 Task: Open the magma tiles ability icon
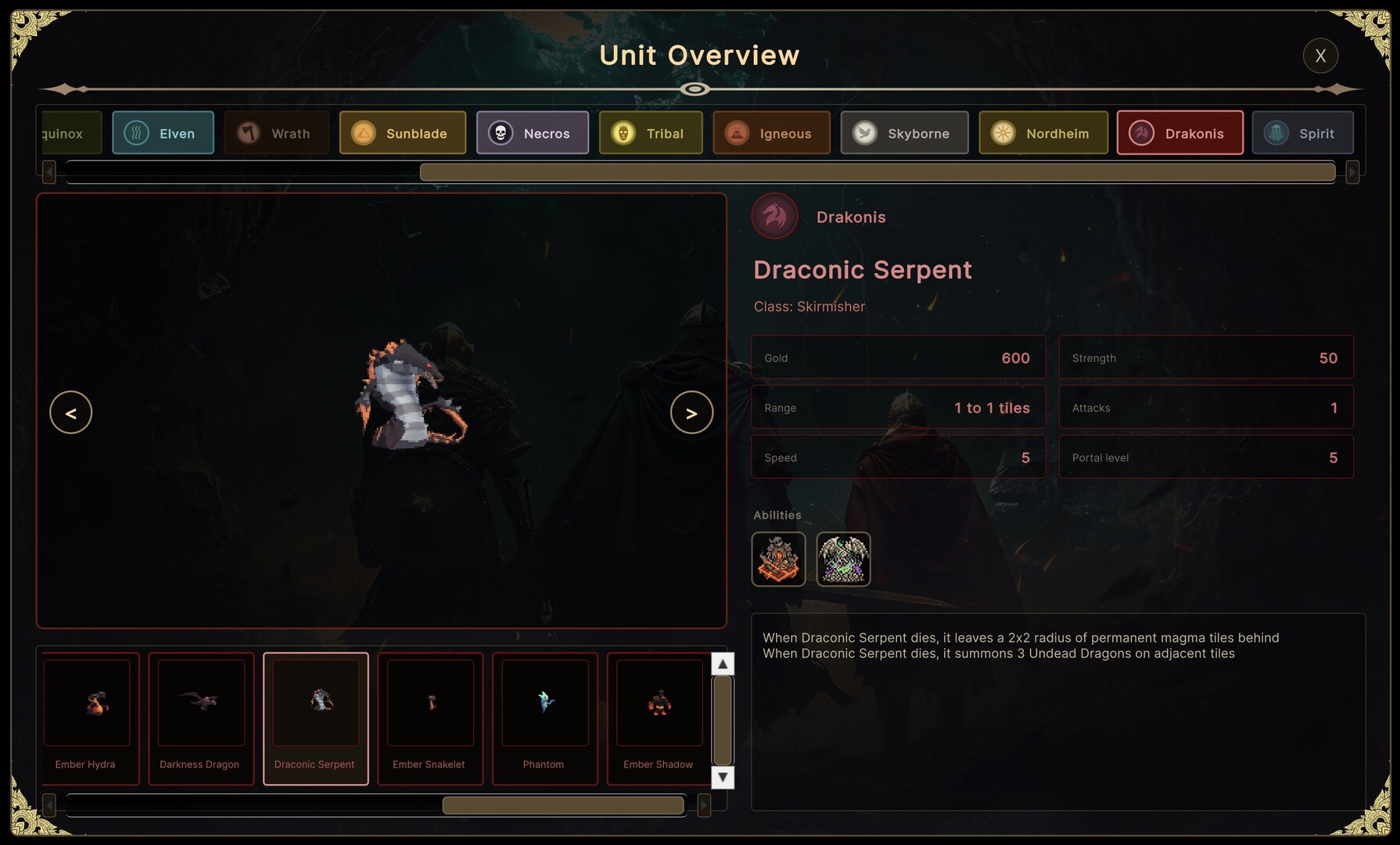778,559
